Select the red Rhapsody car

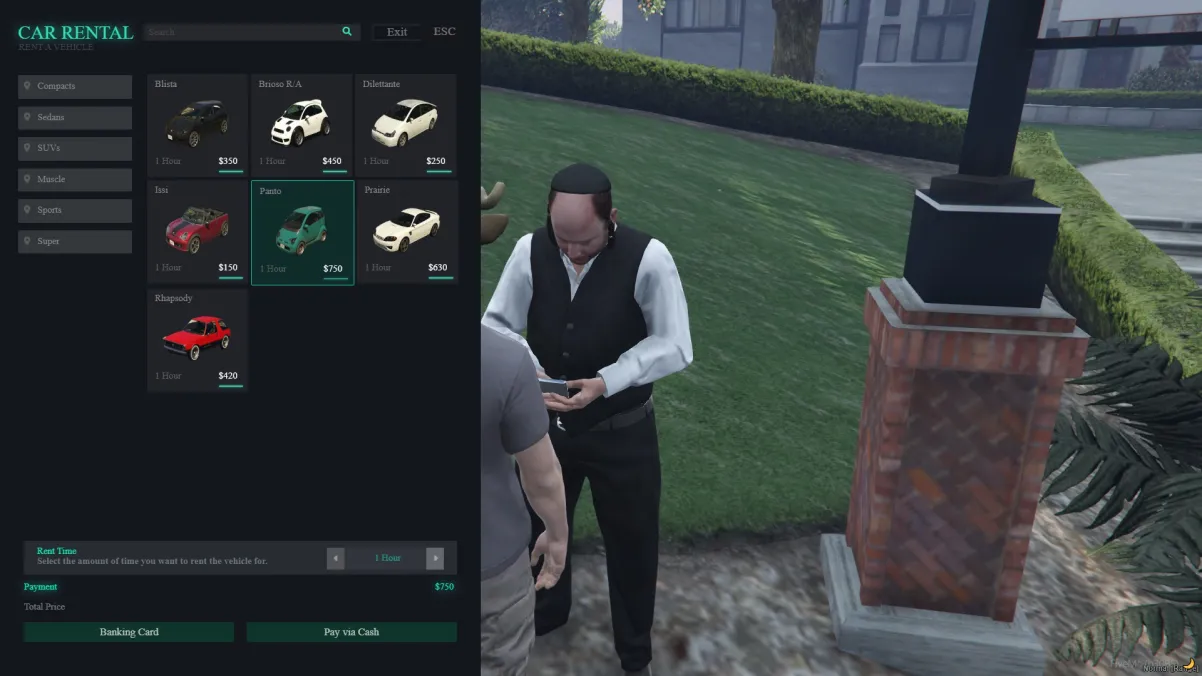197,339
